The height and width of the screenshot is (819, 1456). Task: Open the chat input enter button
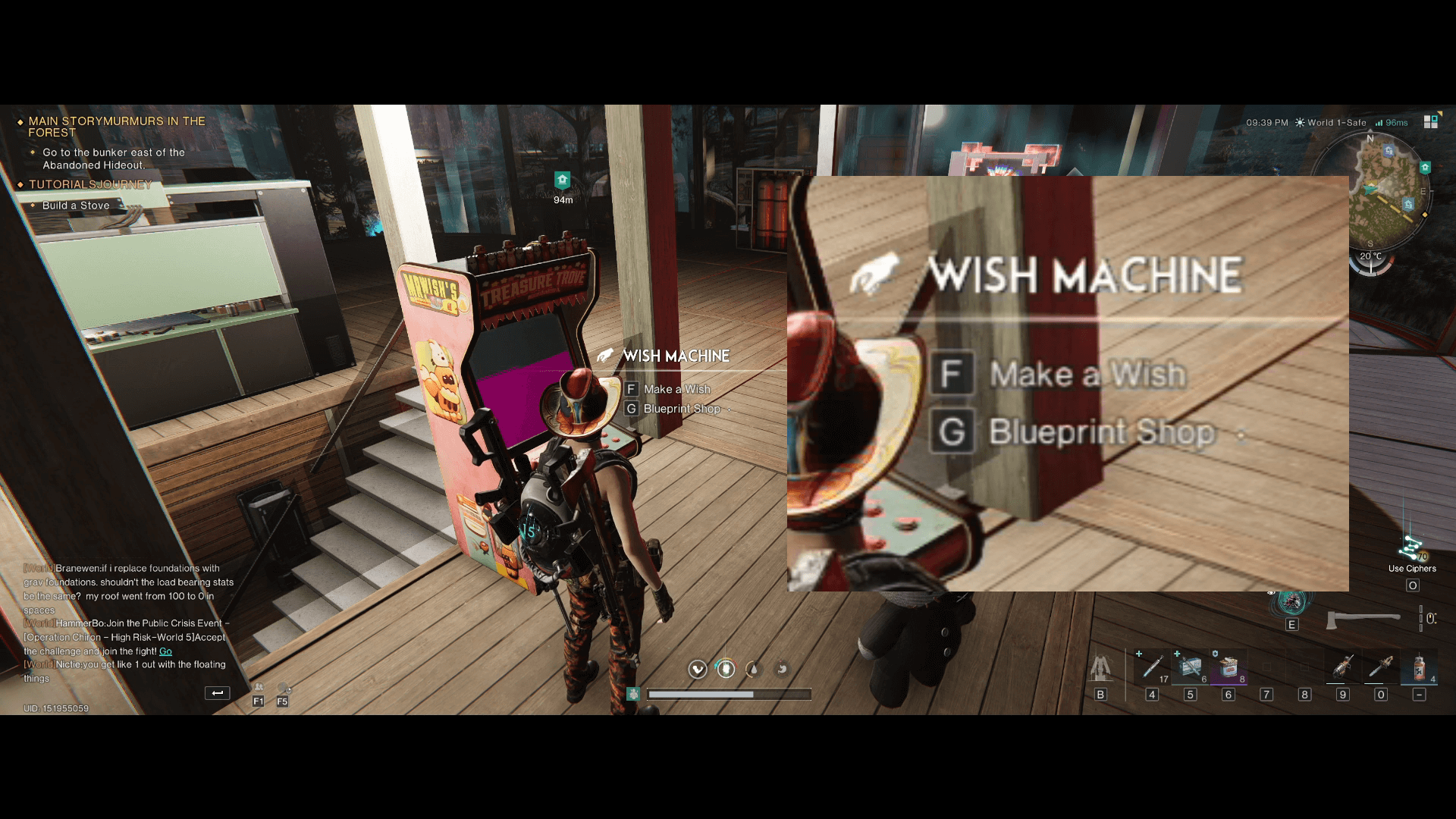click(x=217, y=692)
